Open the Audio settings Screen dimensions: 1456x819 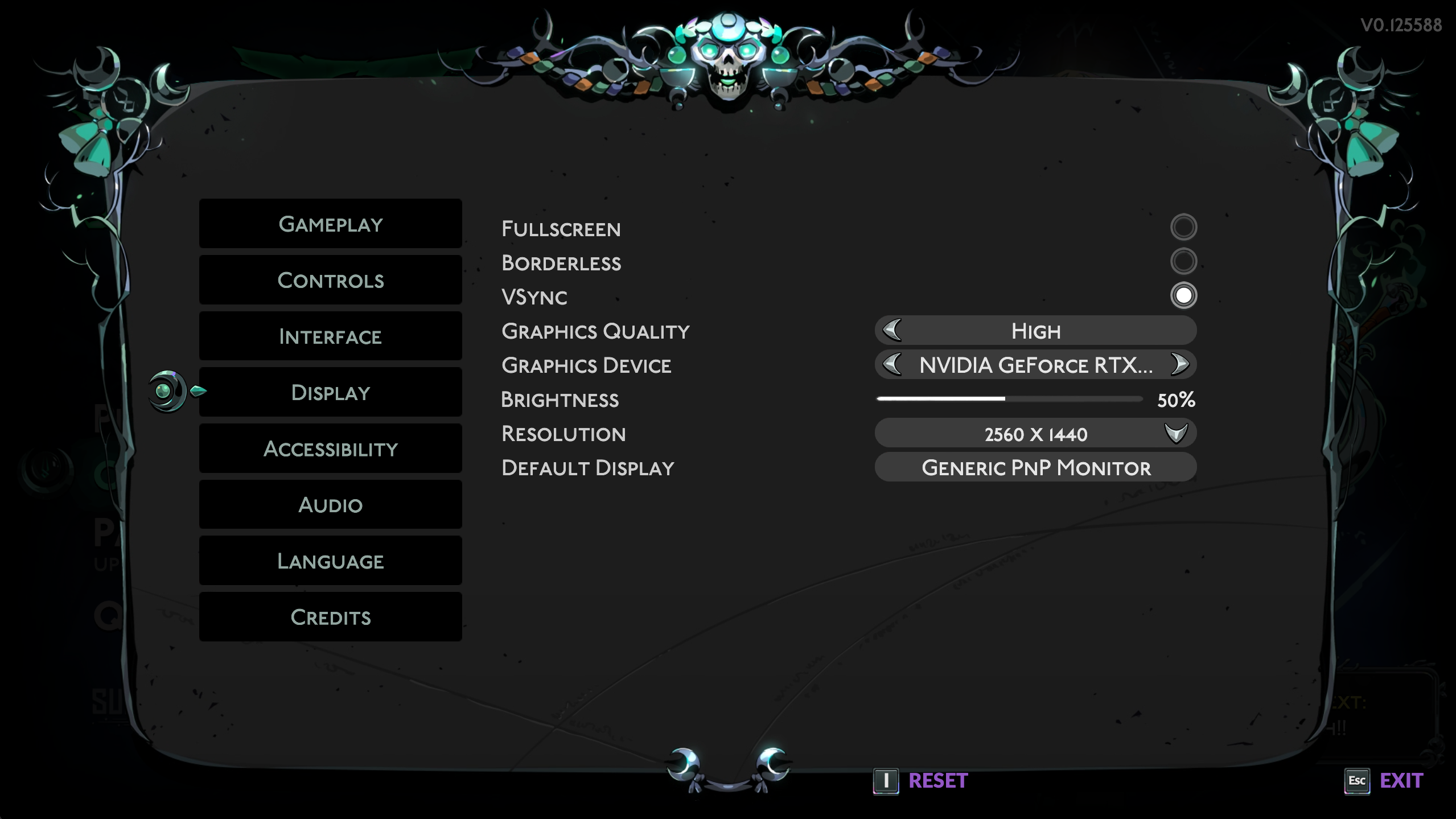coord(330,505)
